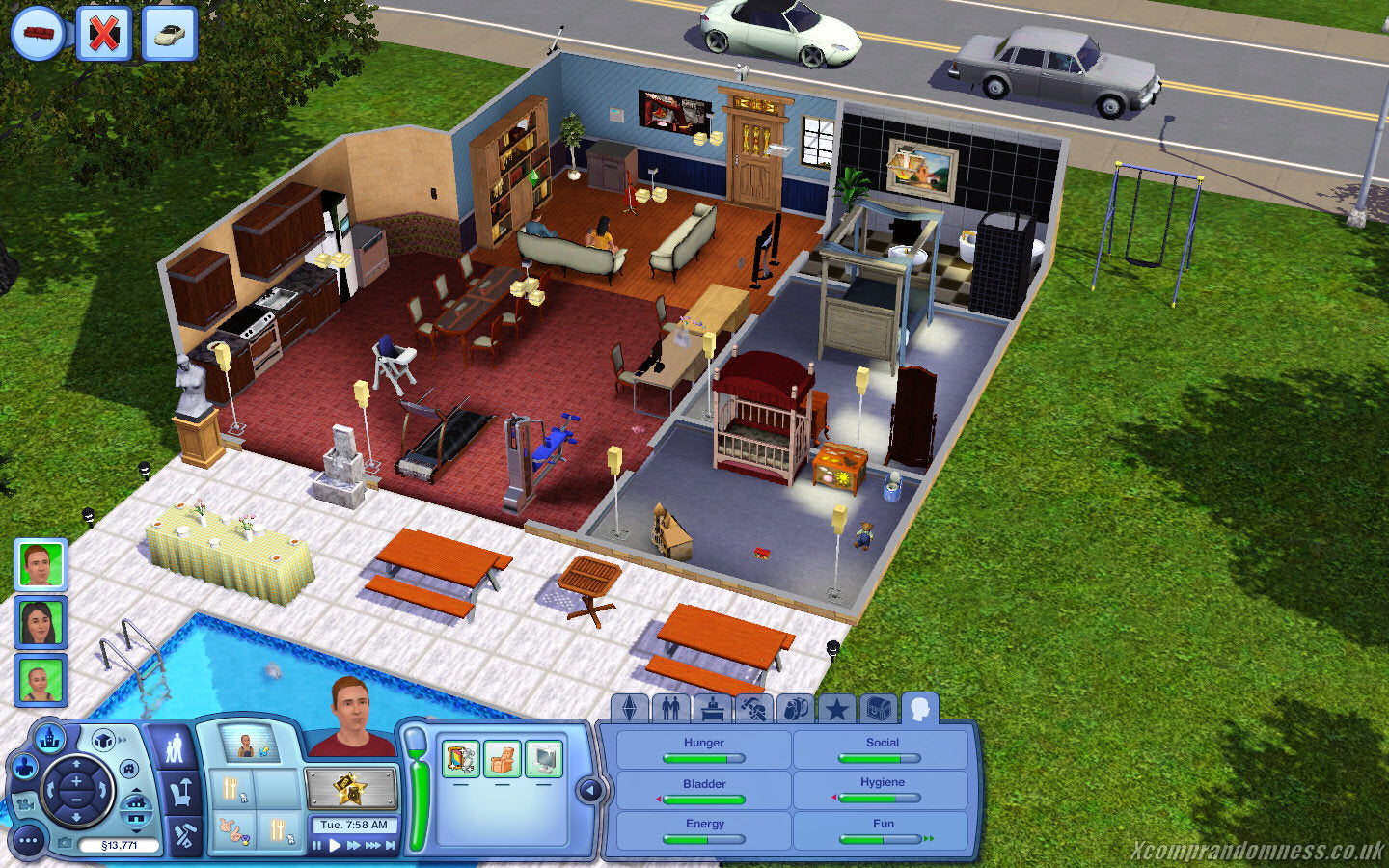1389x868 pixels.
Task: Open the Opportunities star tab
Action: pyautogui.click(x=835, y=709)
